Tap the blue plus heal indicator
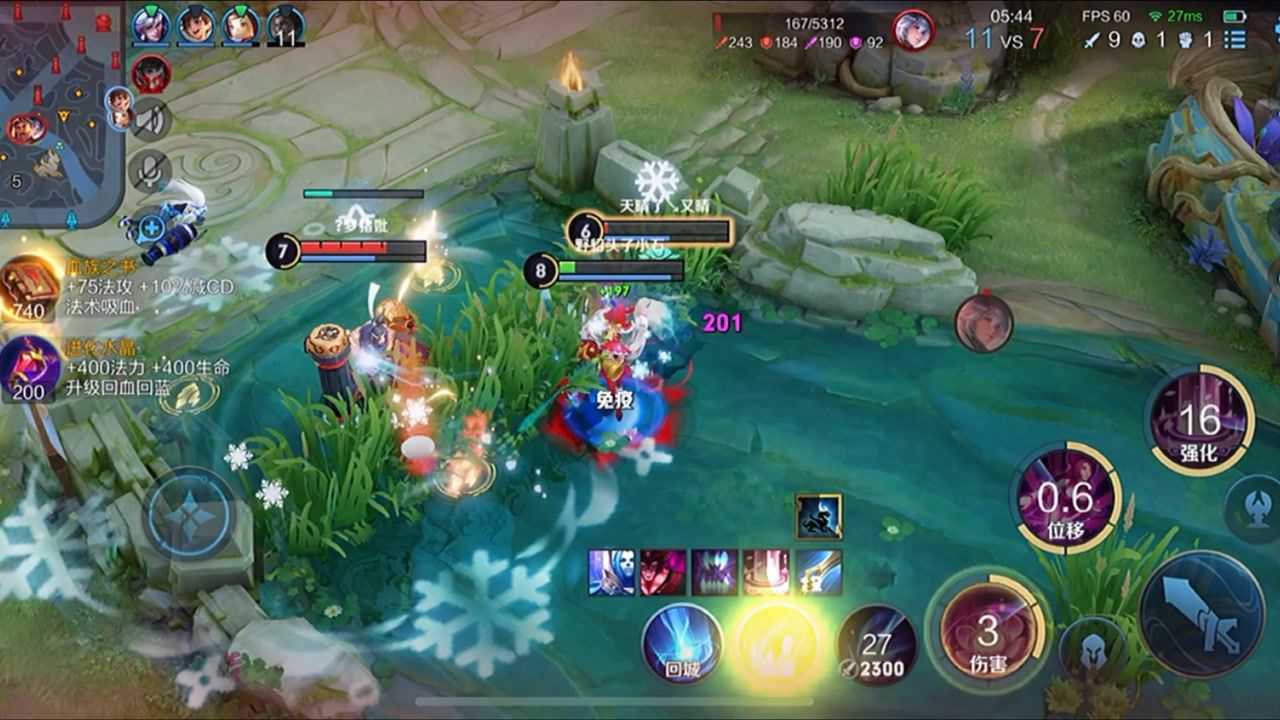Viewport: 1280px width, 720px height. [x=151, y=227]
